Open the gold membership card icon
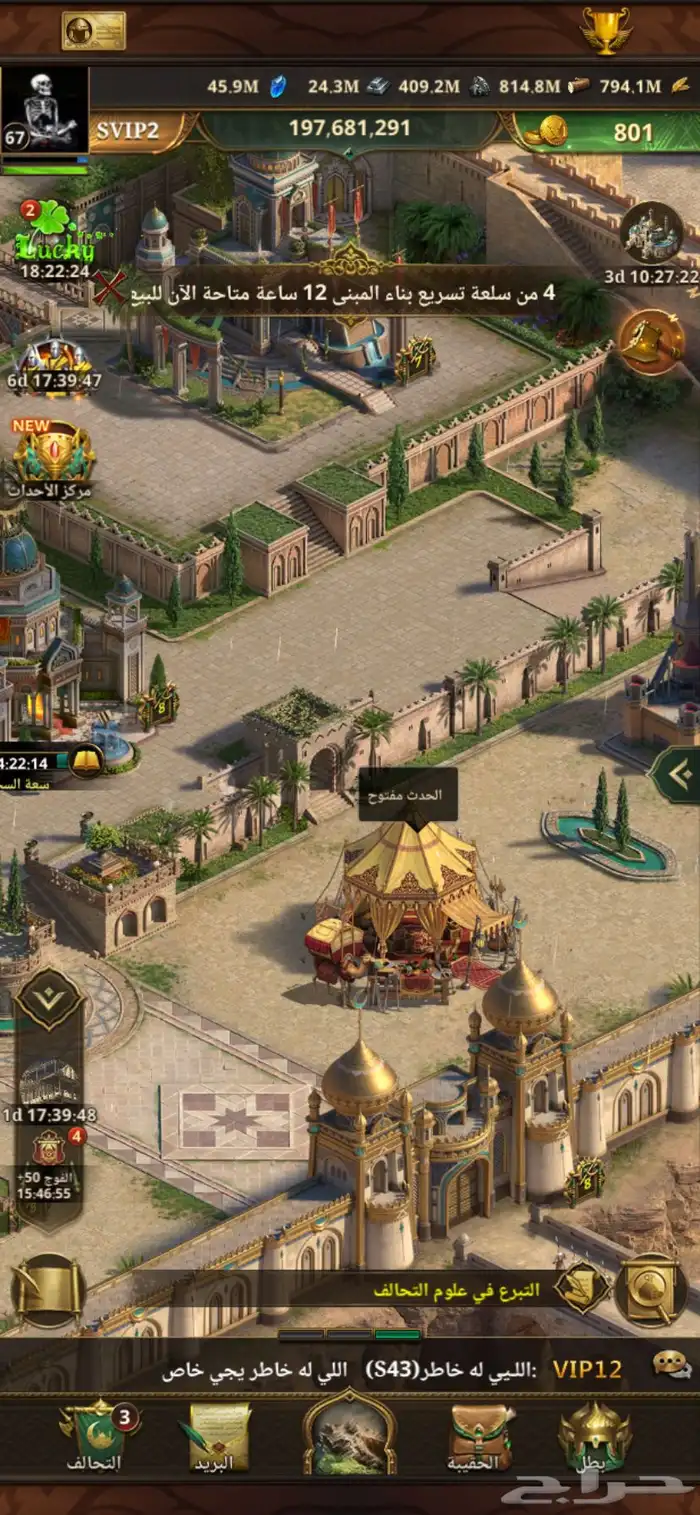The height and width of the screenshot is (1515, 700). [93, 31]
